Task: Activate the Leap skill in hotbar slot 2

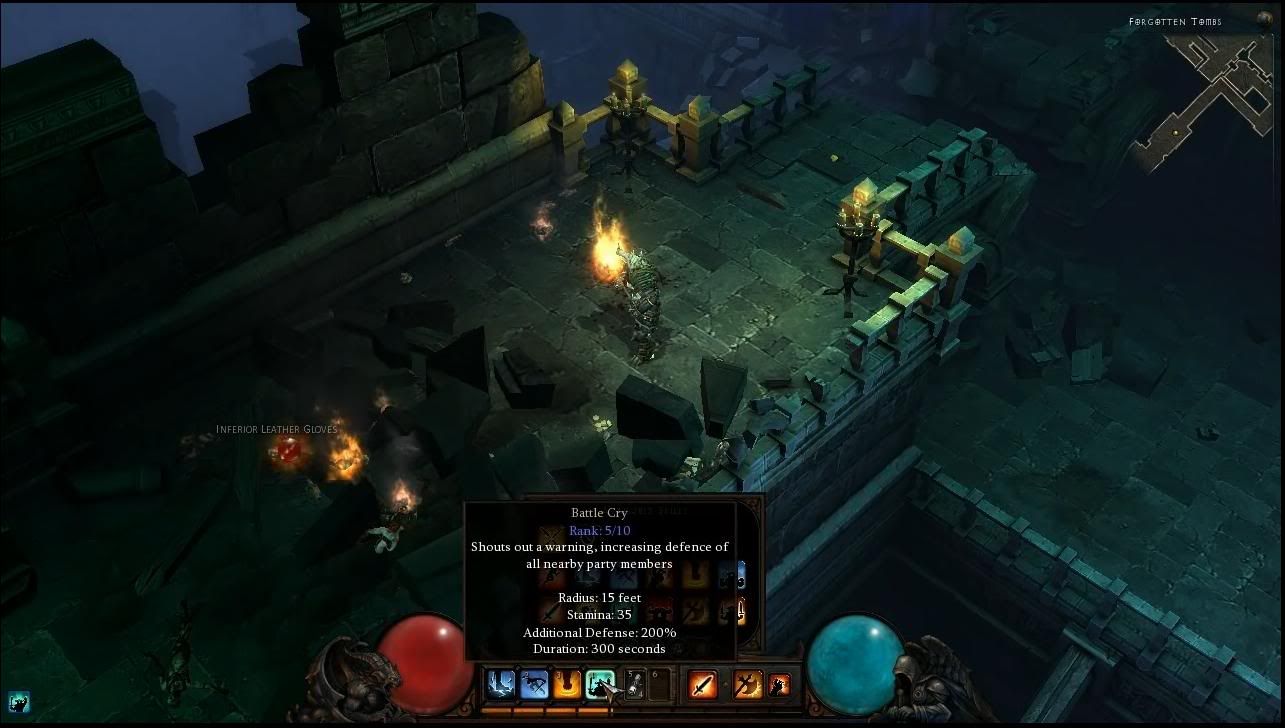Action: point(533,684)
